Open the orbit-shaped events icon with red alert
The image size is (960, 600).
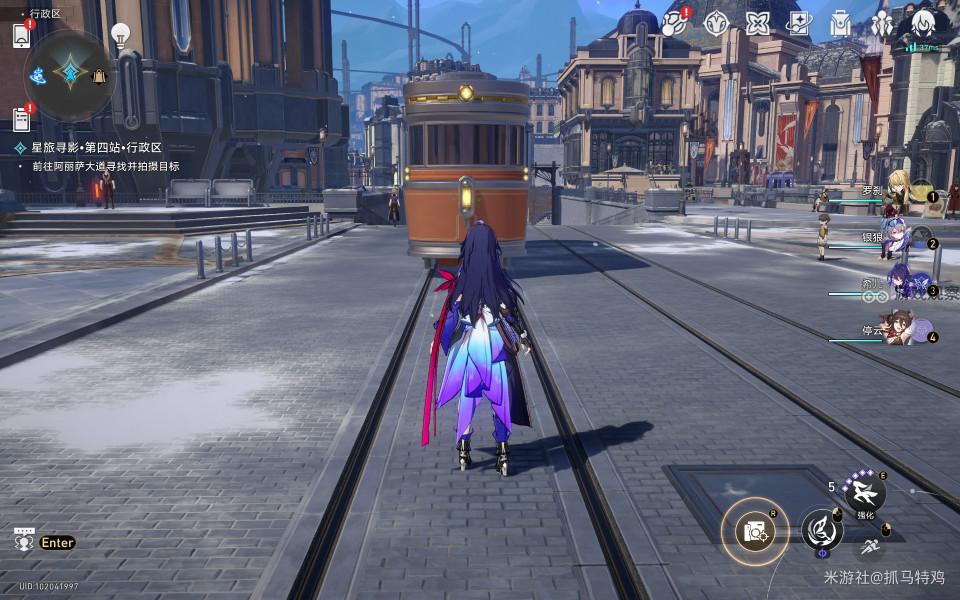[x=674, y=23]
